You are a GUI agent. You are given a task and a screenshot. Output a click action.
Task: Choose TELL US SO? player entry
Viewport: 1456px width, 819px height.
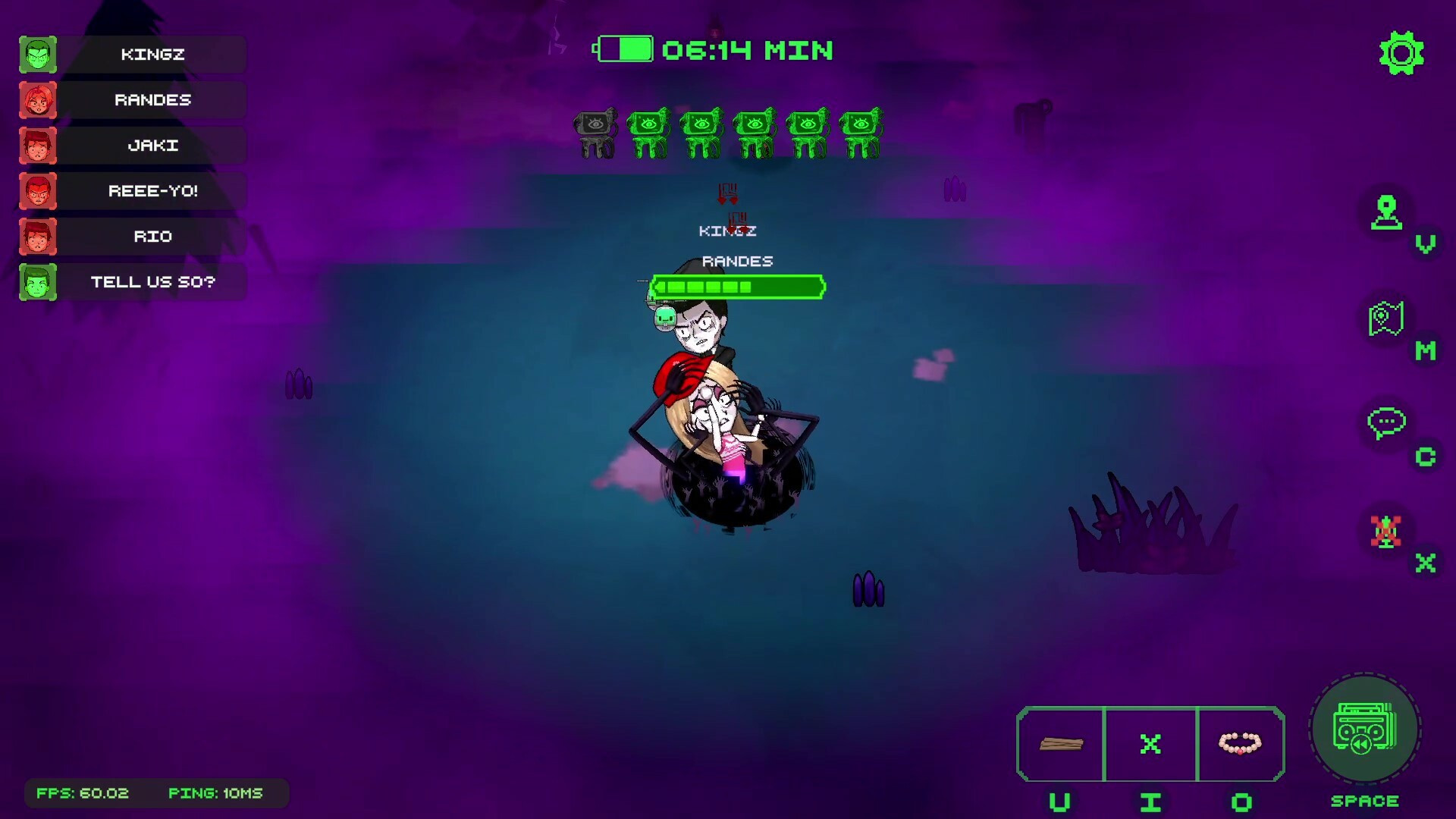pyautogui.click(x=152, y=282)
